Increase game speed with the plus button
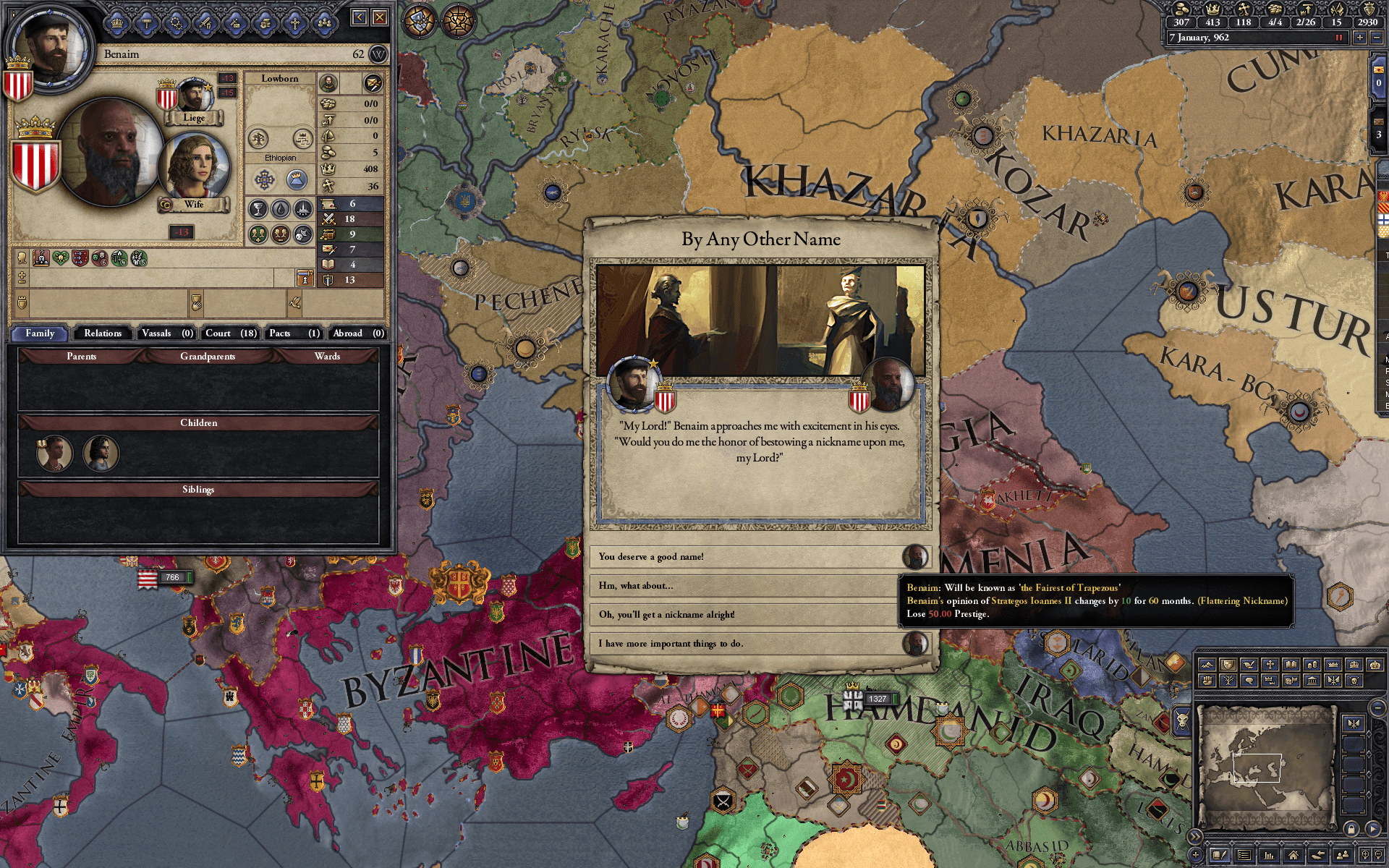 [1360, 38]
